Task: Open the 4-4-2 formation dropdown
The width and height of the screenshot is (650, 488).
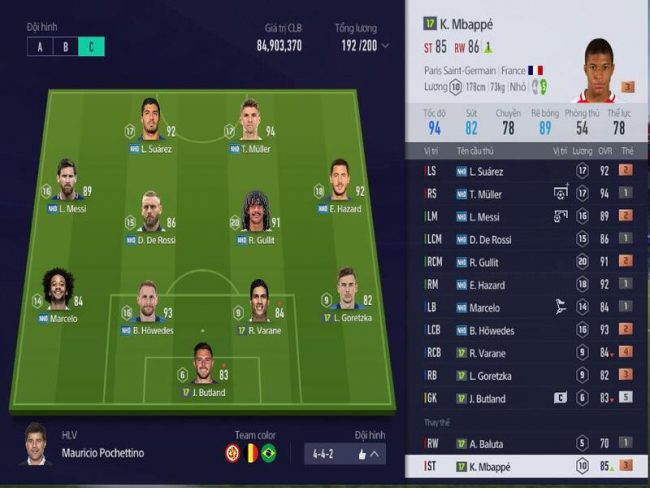Action: tap(345, 454)
